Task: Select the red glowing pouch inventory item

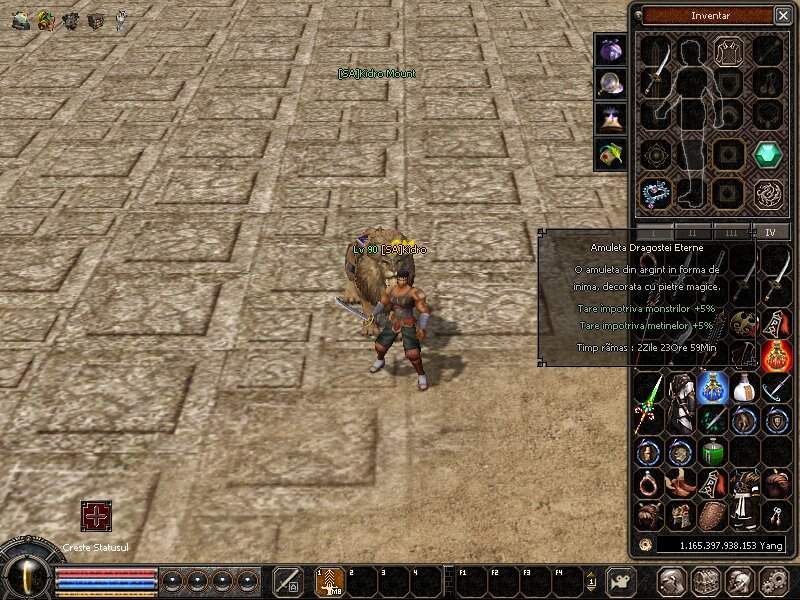Action: click(775, 355)
